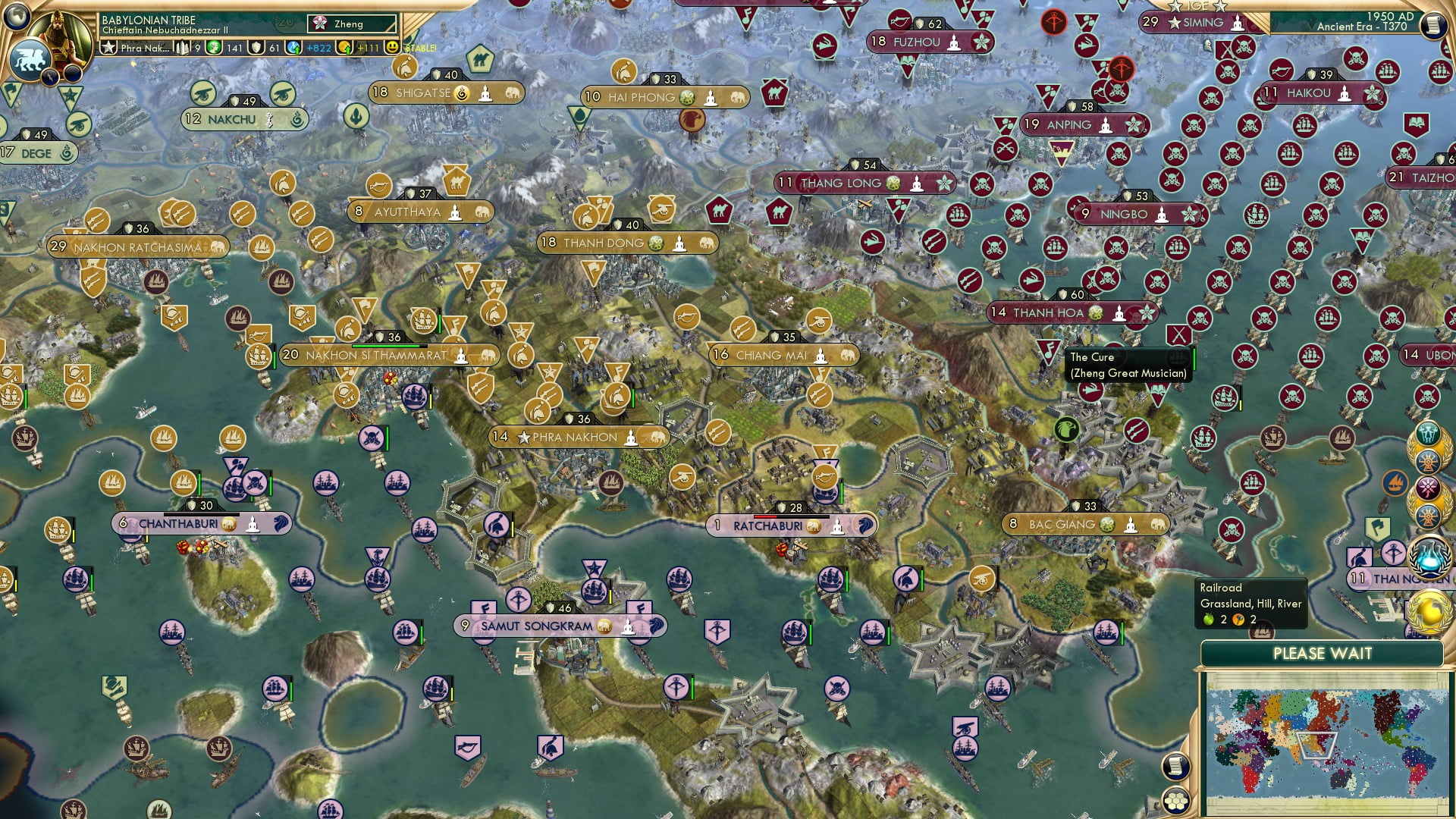Open the Zheng civilization dropdown
The image size is (1456, 819).
coord(352,24)
